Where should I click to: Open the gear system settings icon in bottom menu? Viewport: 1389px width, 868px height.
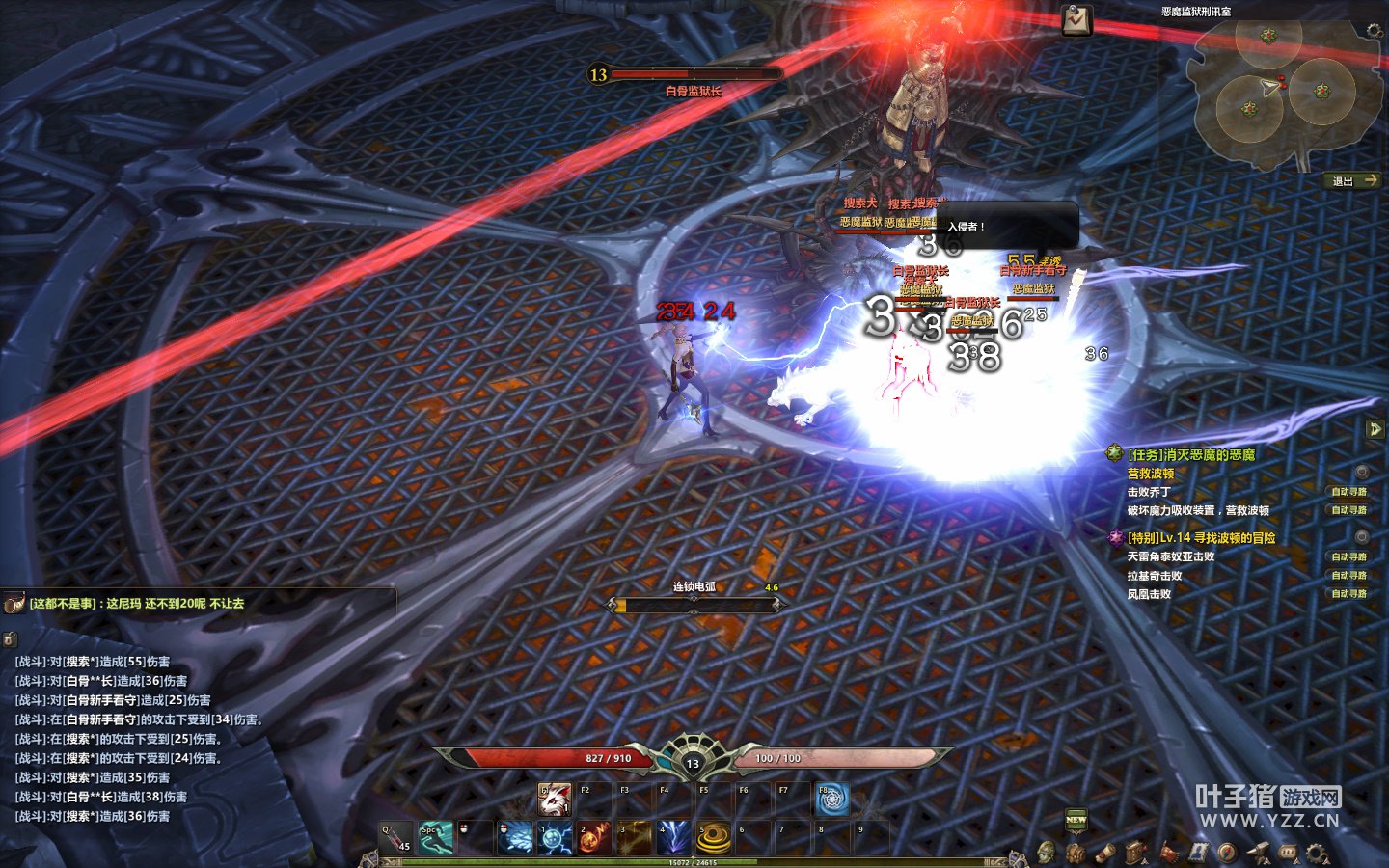point(1318,853)
